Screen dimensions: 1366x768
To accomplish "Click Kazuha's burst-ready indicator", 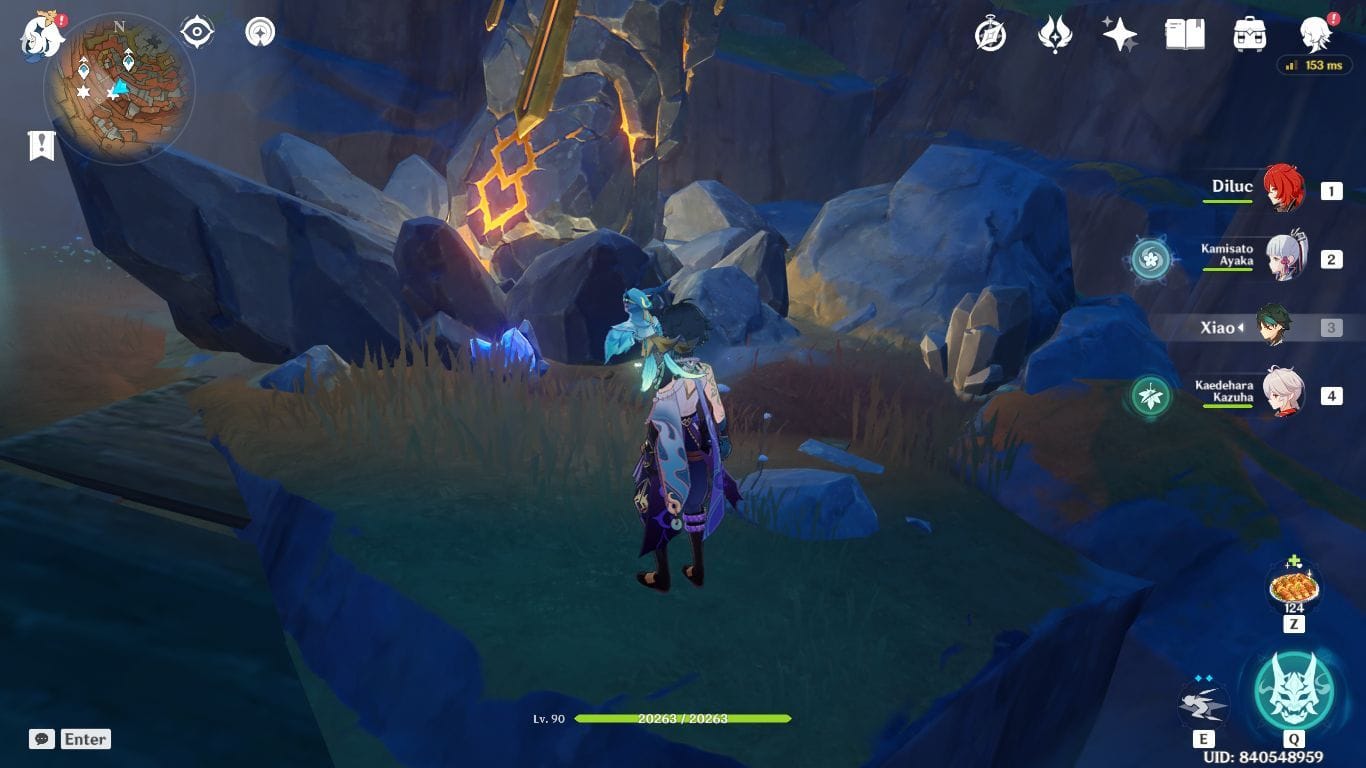I will point(1150,394).
